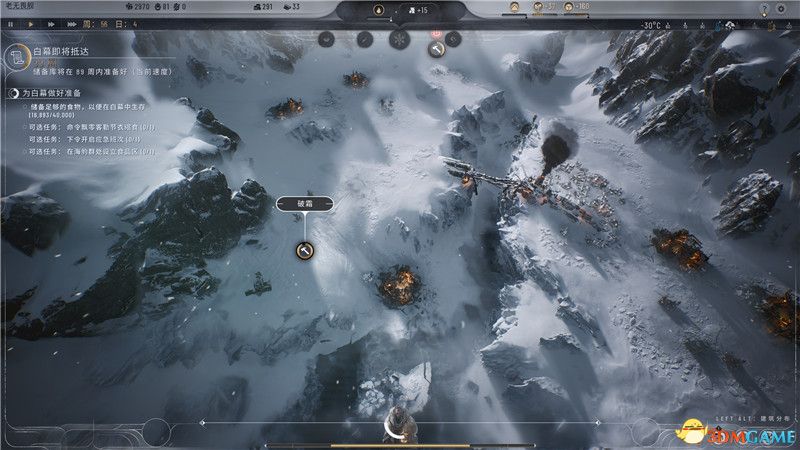Select the pickaxe frostbreak marker below 破霜
This screenshot has width=800, height=450.
pyautogui.click(x=305, y=251)
